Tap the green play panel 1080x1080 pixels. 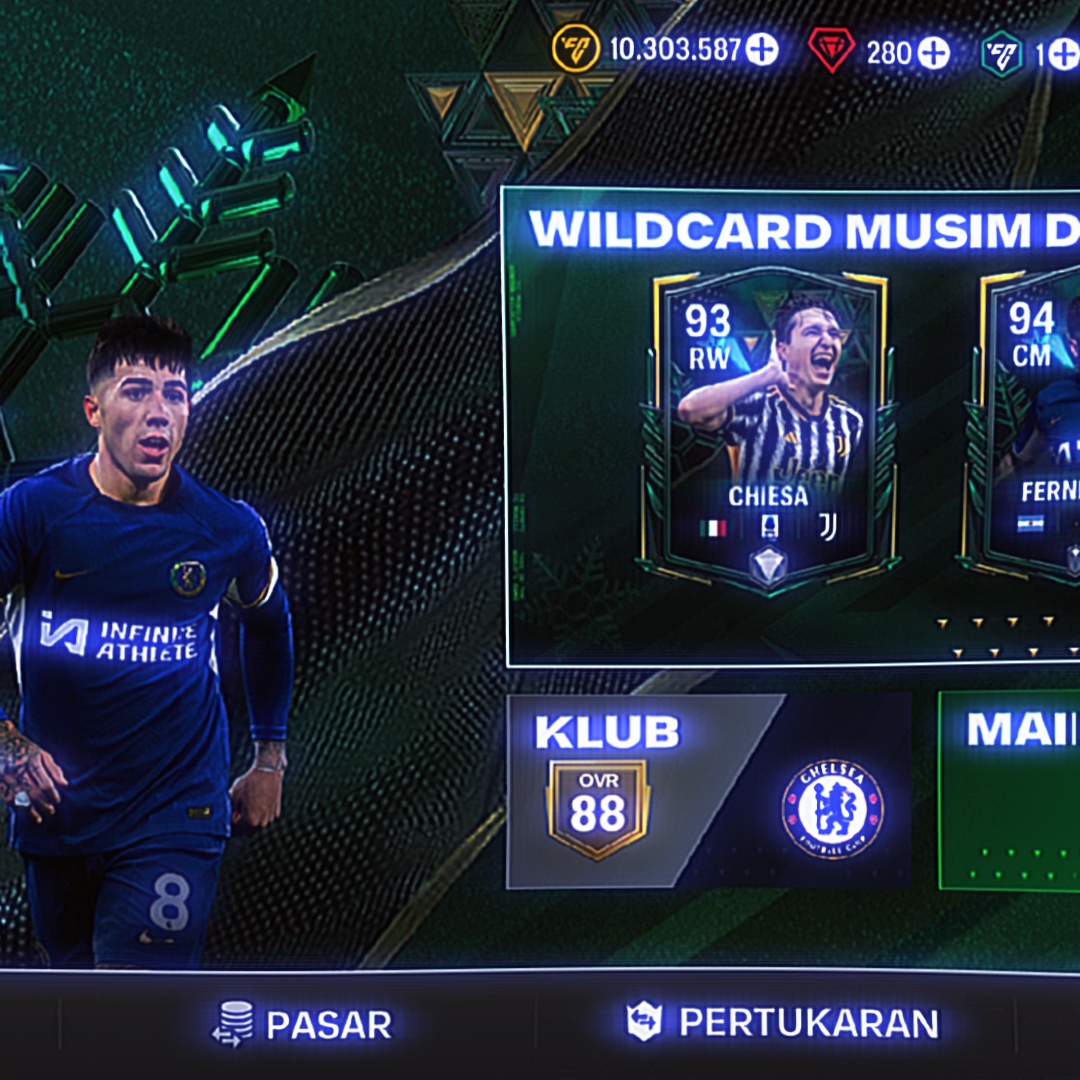coord(1010,790)
